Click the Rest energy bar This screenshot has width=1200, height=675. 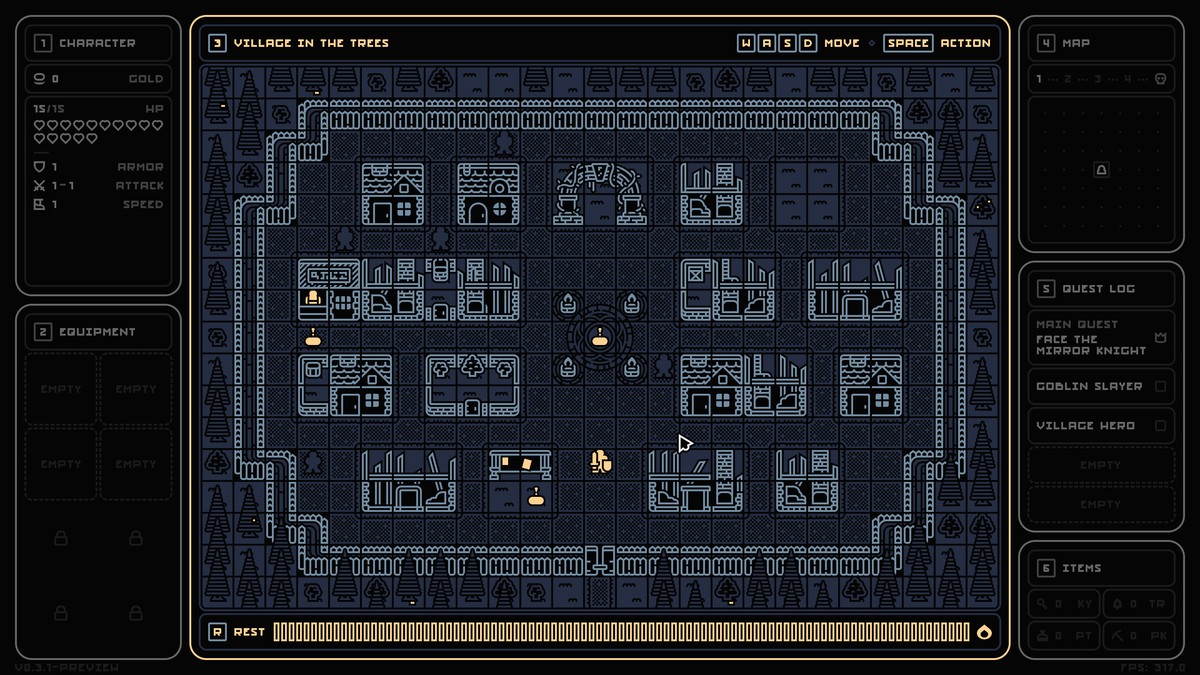click(x=620, y=631)
